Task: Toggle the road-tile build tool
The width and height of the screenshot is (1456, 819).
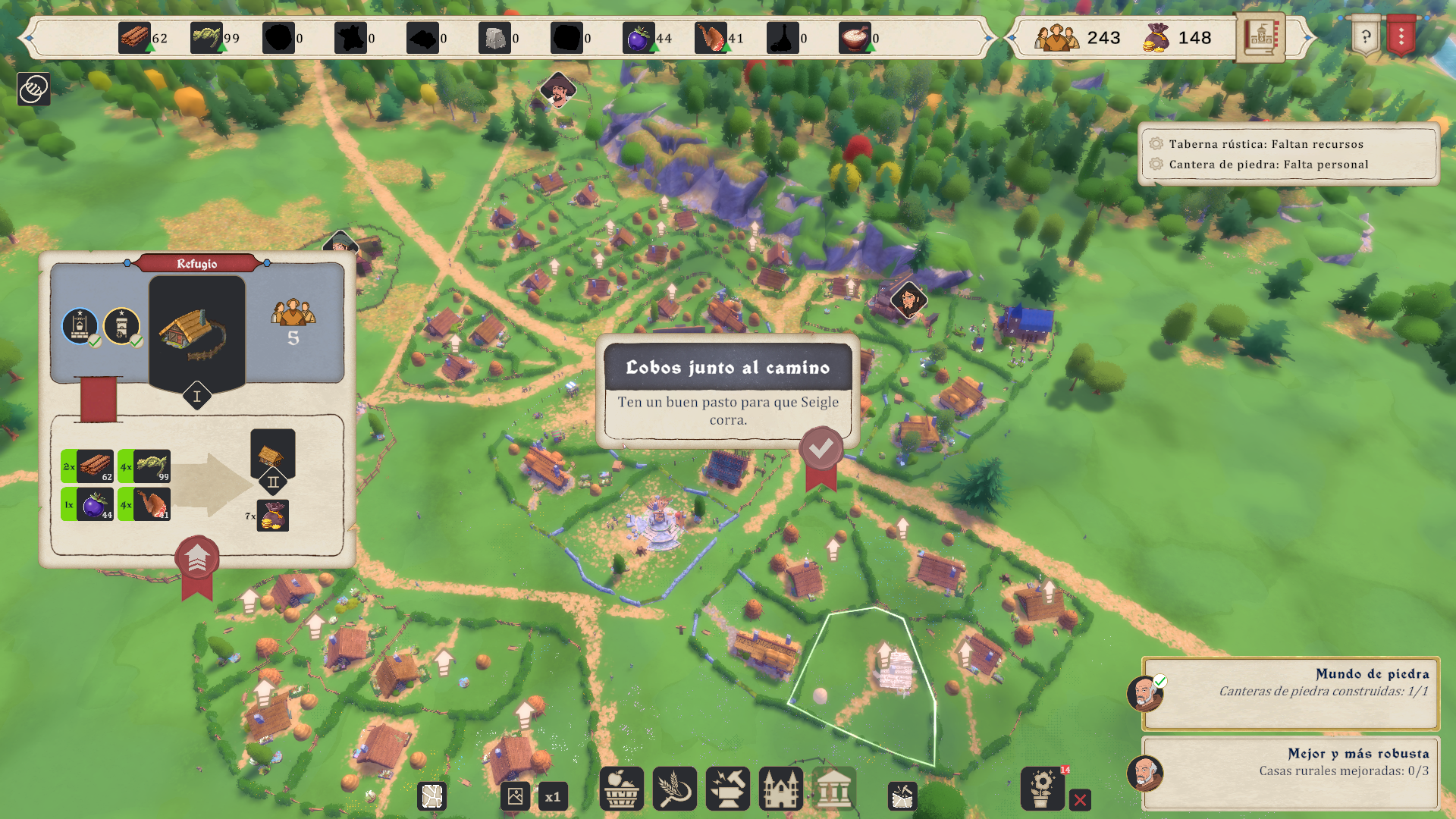Action: coord(432,797)
